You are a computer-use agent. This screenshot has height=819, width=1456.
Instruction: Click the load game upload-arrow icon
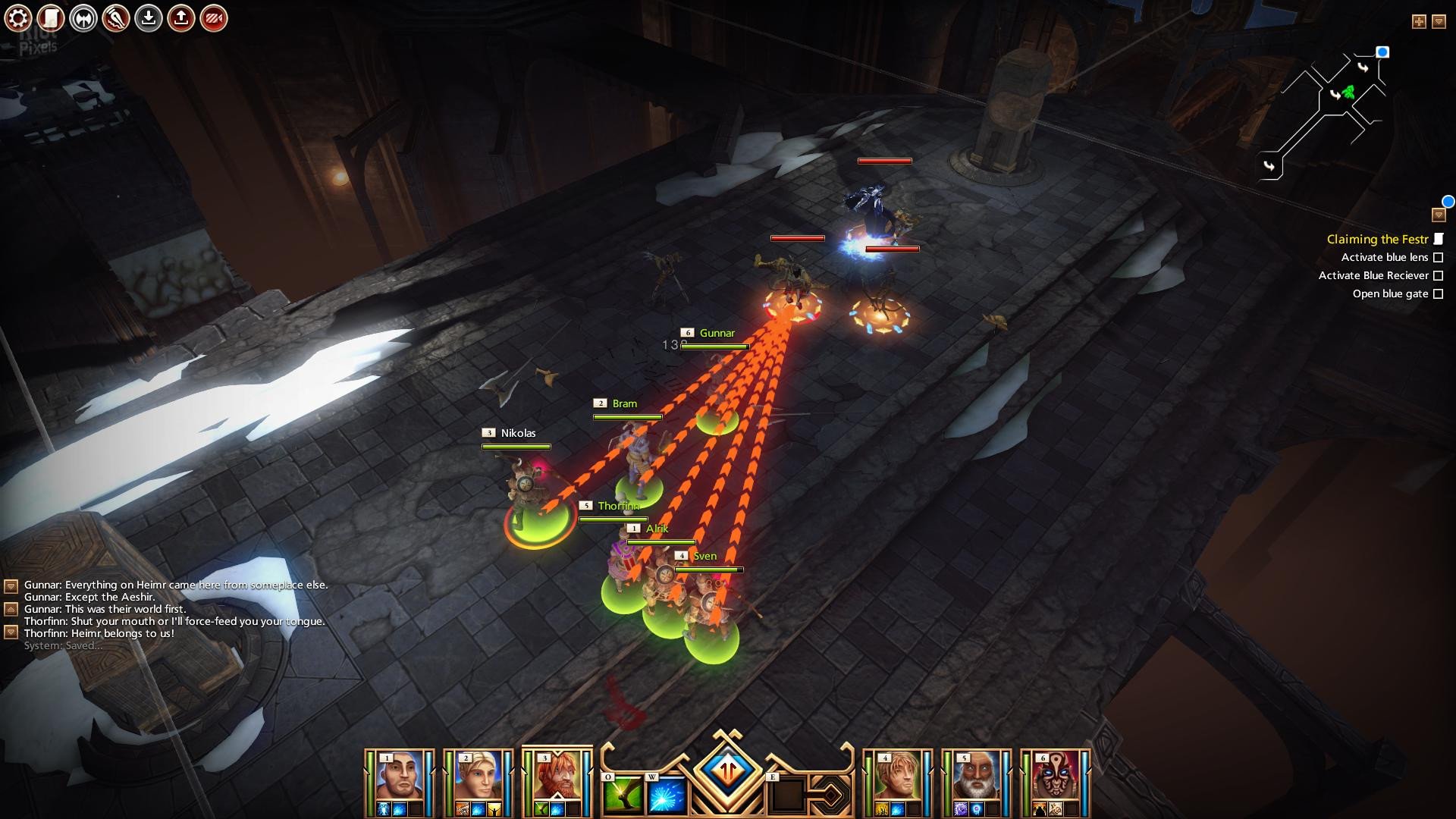click(181, 18)
